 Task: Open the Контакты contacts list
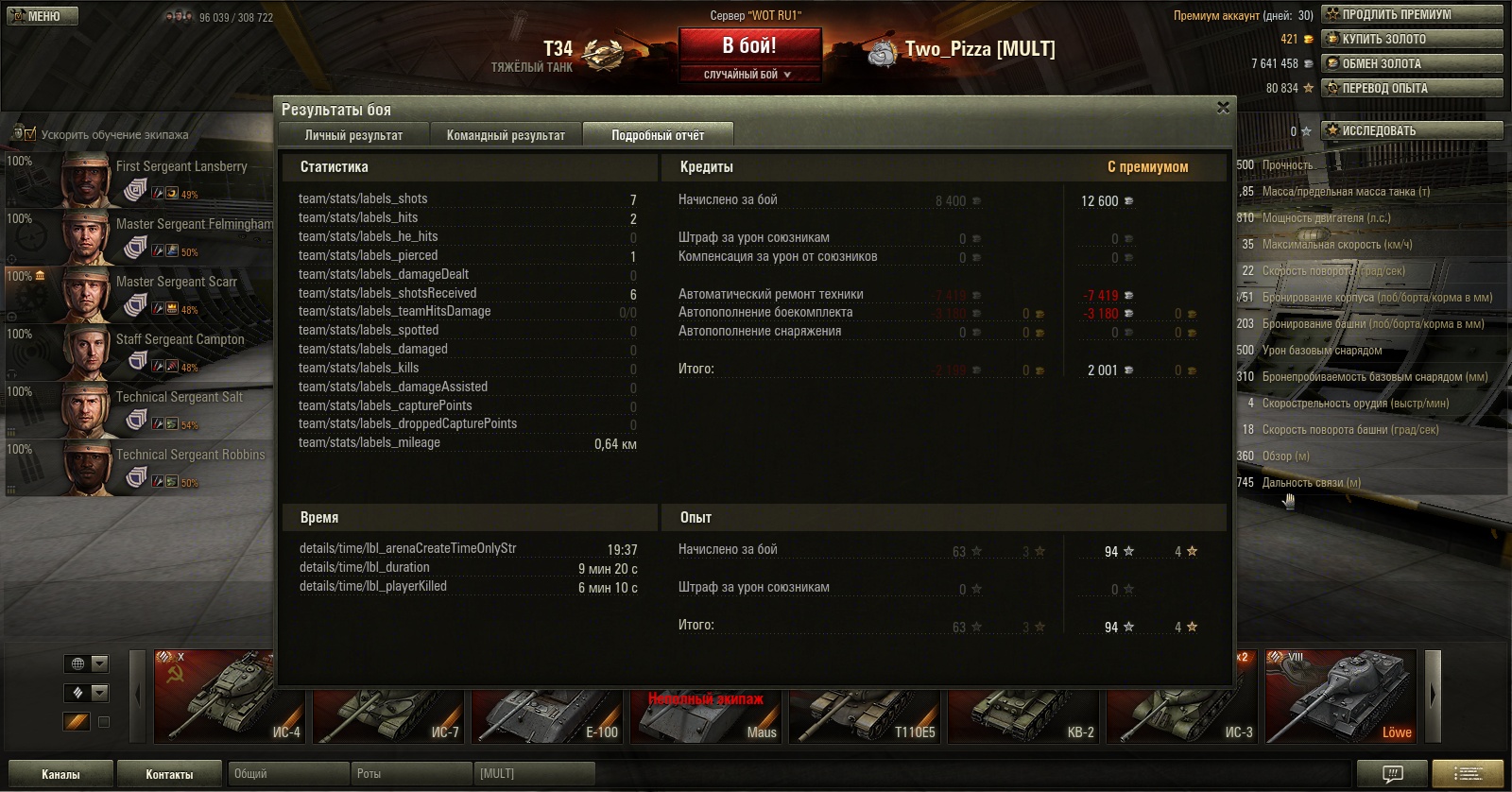coord(169,774)
